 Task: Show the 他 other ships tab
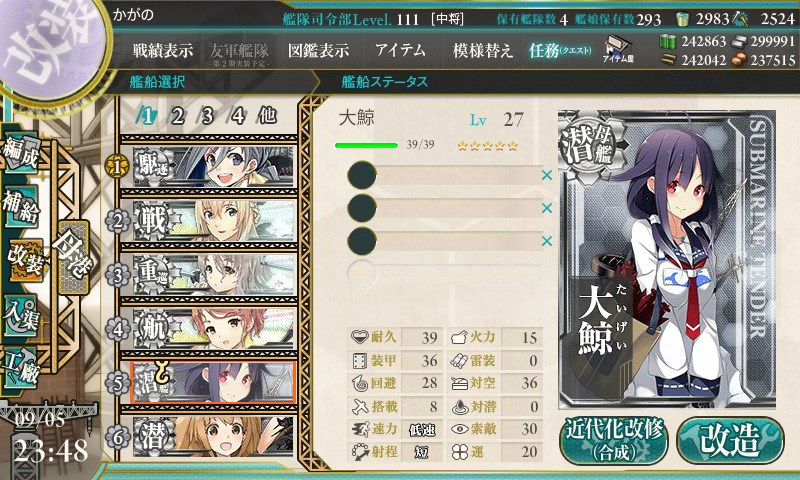coord(267,115)
